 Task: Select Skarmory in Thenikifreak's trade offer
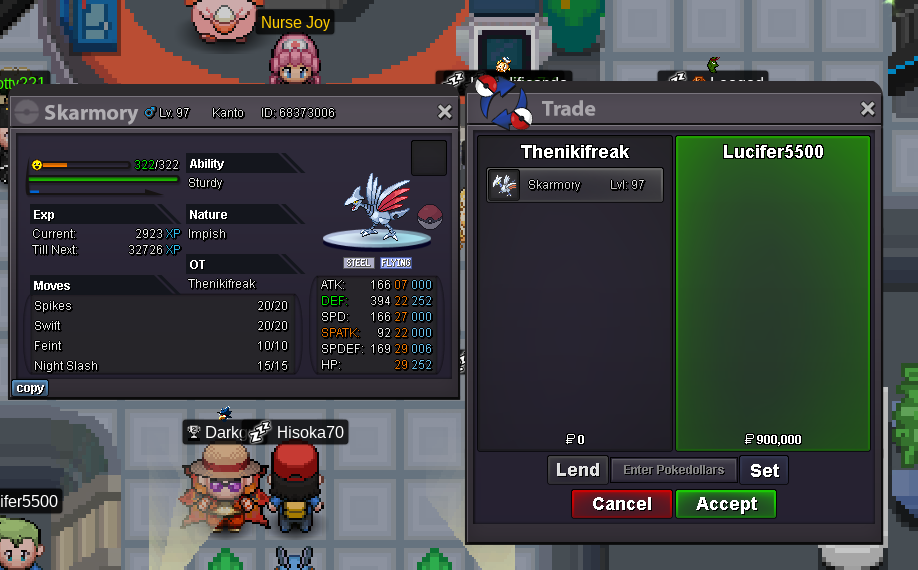[x=575, y=185]
